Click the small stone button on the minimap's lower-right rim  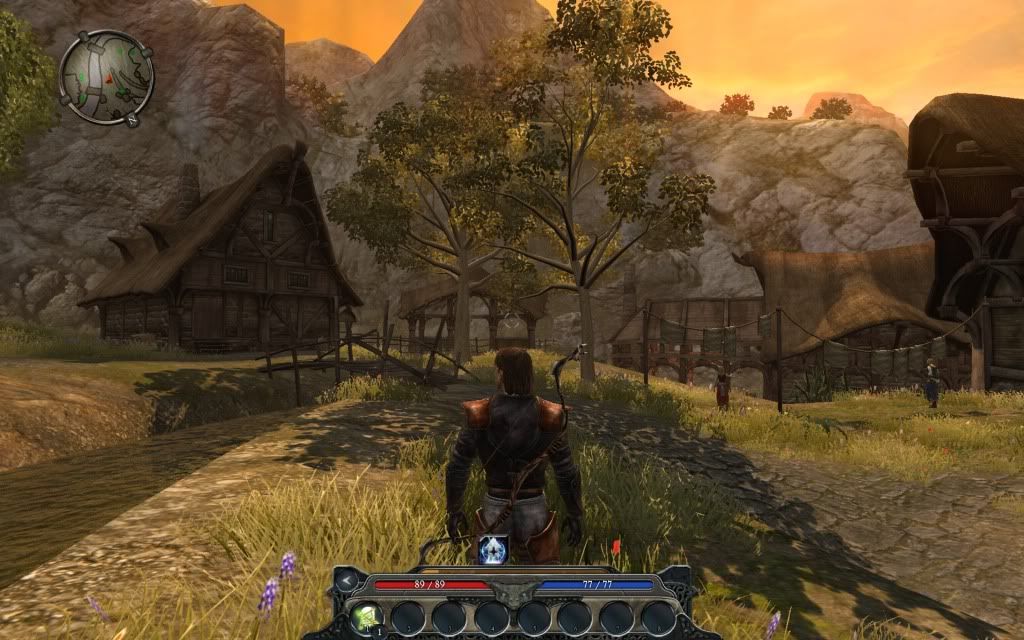click(x=134, y=120)
